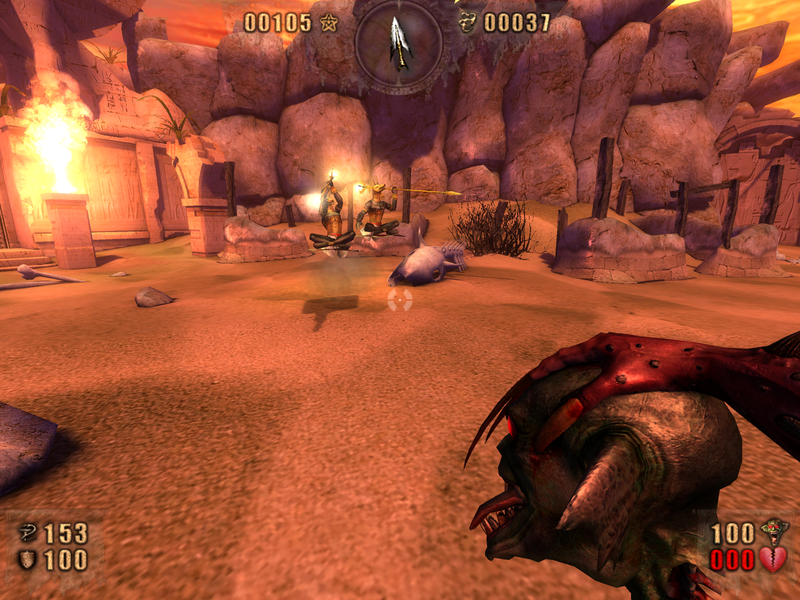The height and width of the screenshot is (600, 800).
Task: Click the red heart ammo icon
Action: coord(772,559)
